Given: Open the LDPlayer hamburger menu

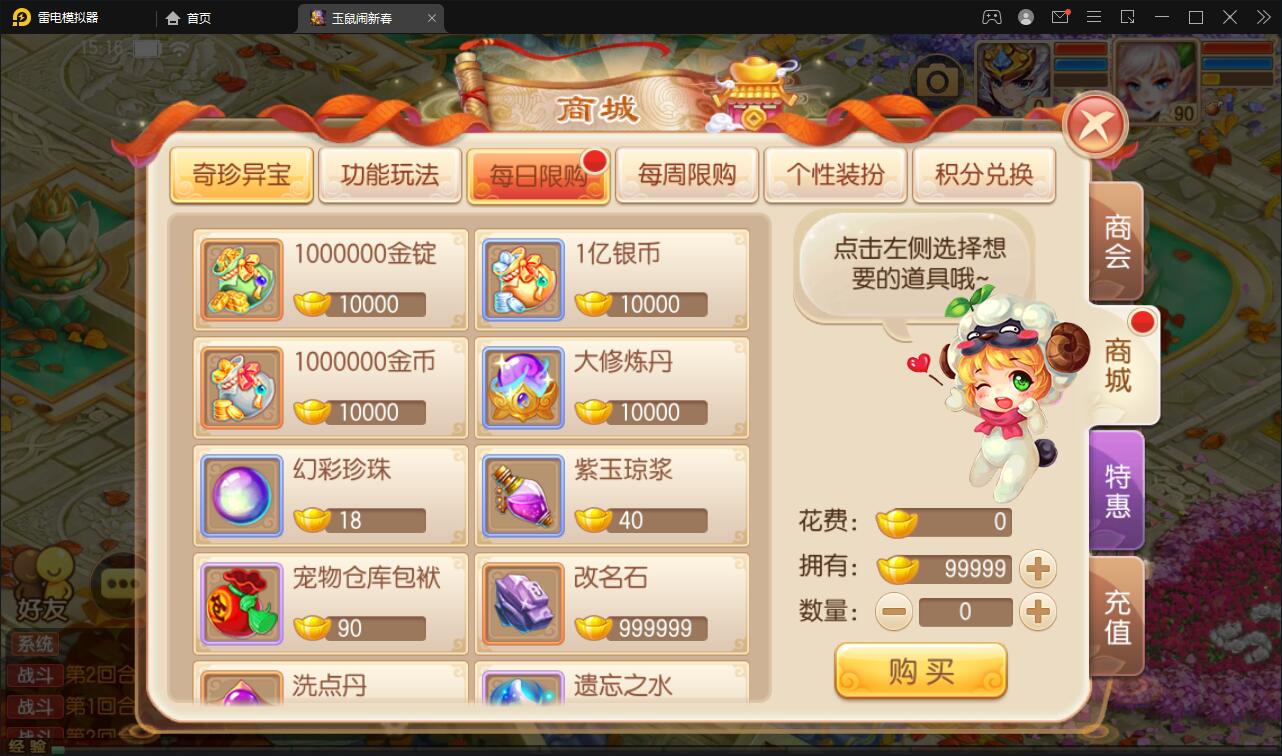Looking at the screenshot, I should [1094, 17].
